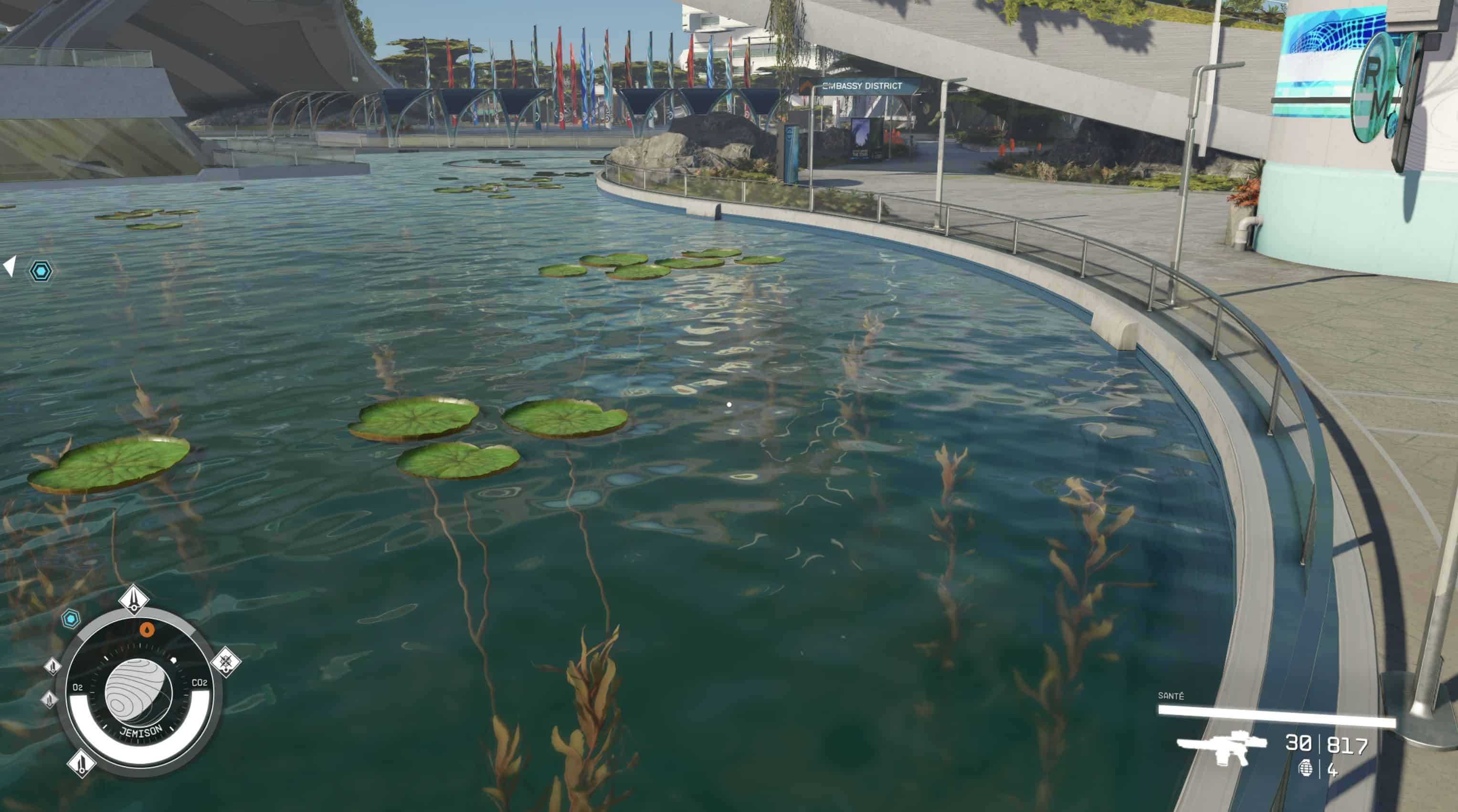Pick the diamond marker beneath the compass ring
The image size is (1458, 812).
pos(82,763)
